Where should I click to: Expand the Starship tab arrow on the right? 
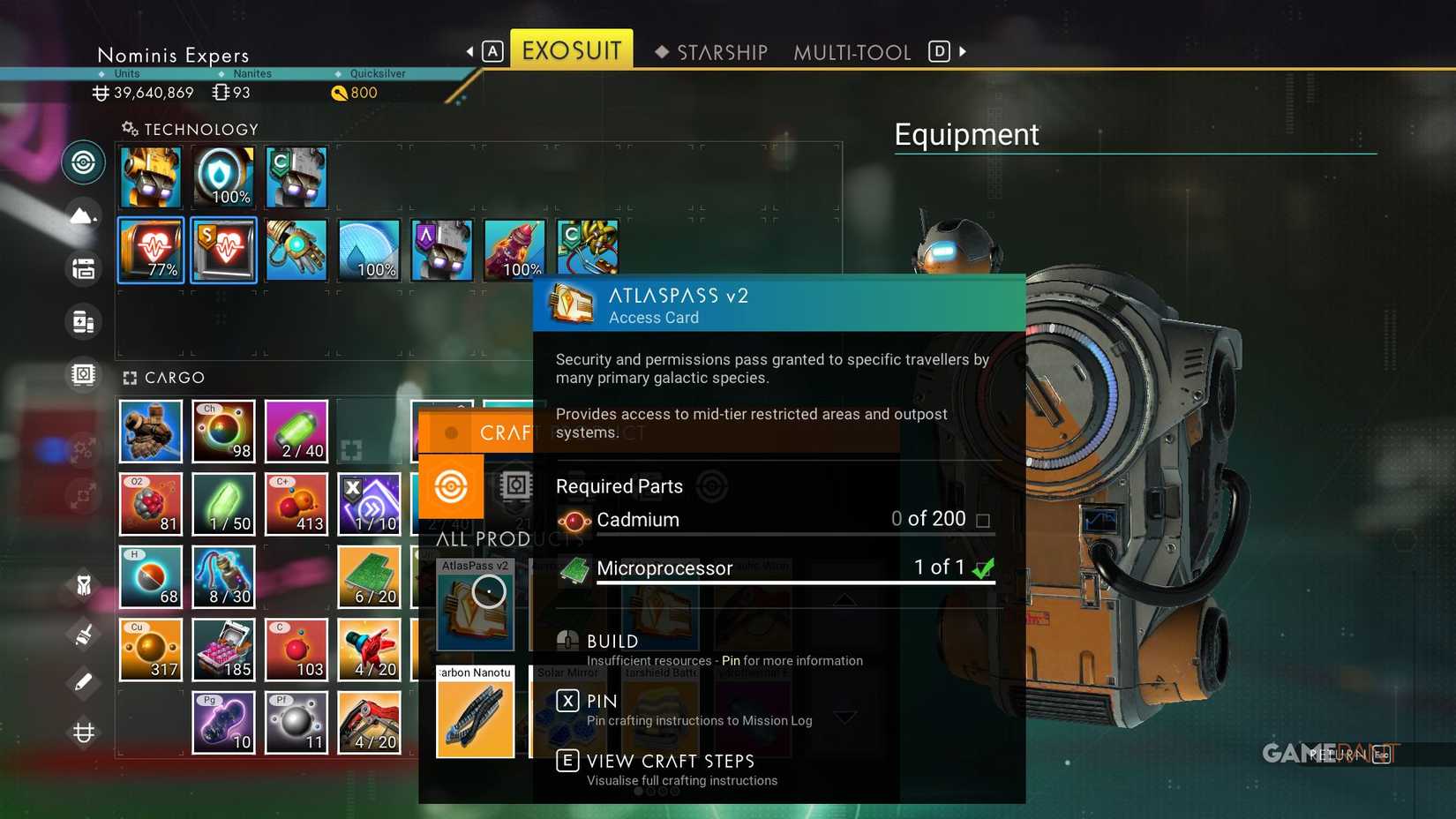click(964, 52)
